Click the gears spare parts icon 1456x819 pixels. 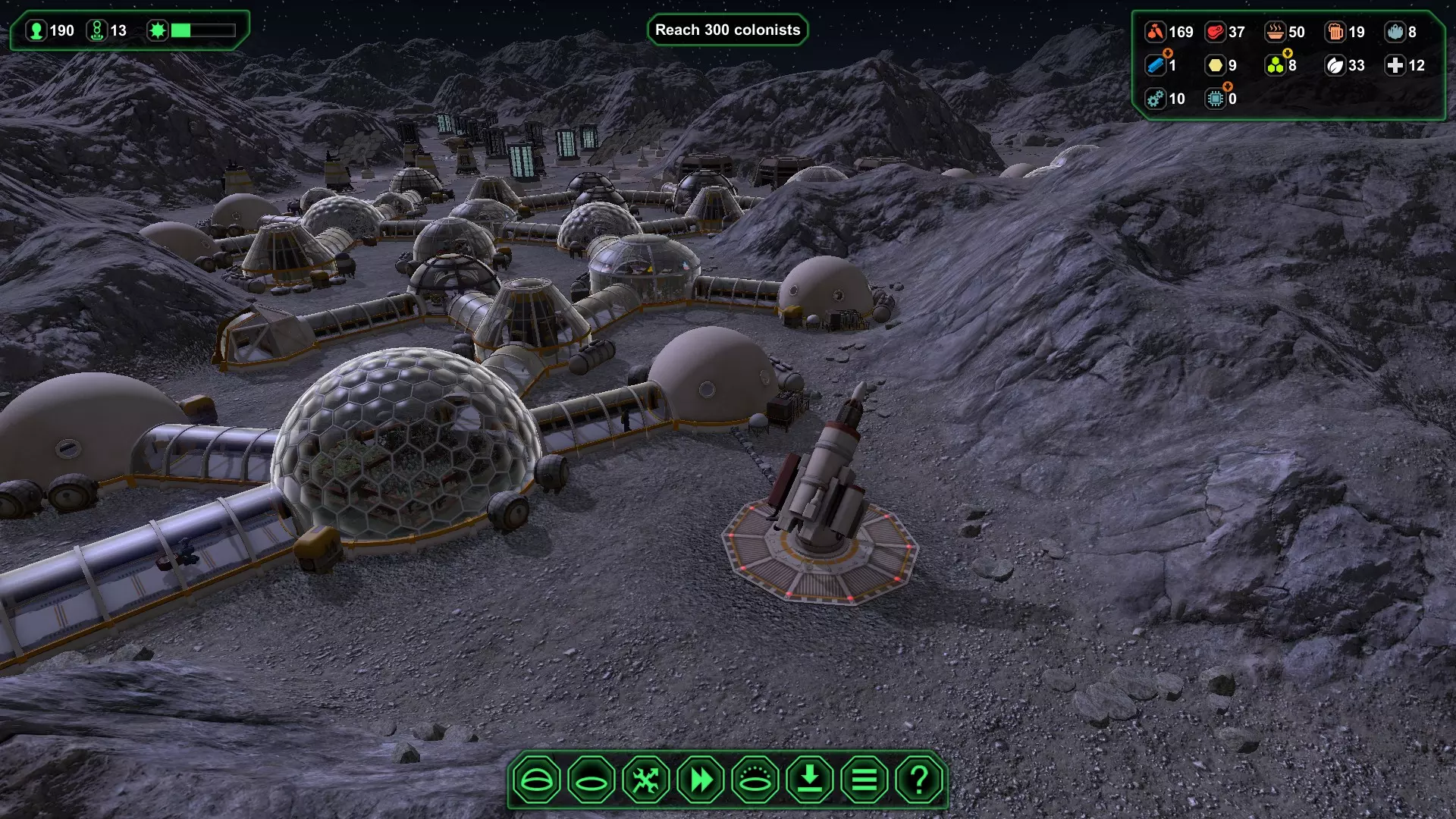[1155, 99]
